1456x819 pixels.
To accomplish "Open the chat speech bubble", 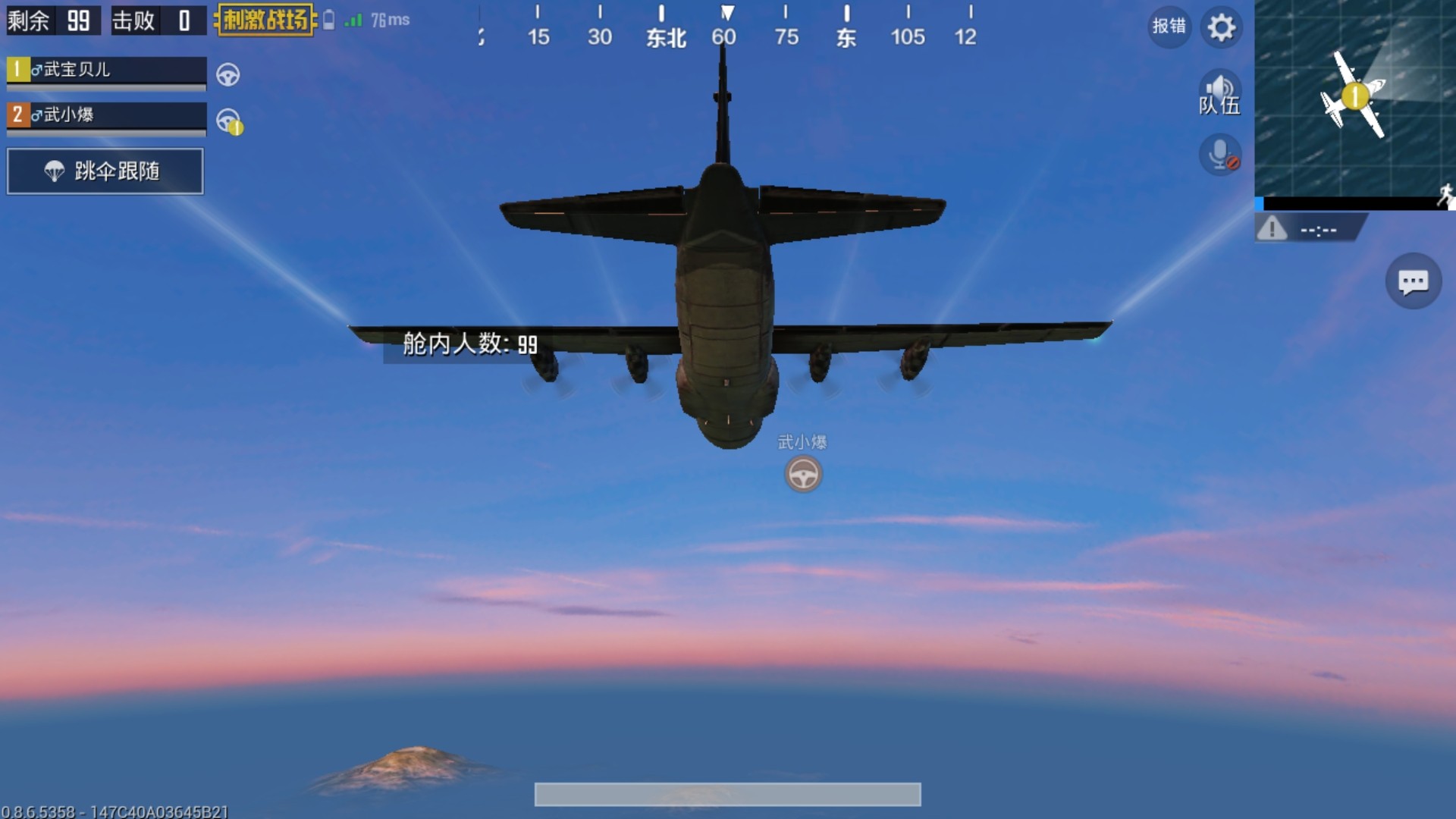I will pos(1413,282).
